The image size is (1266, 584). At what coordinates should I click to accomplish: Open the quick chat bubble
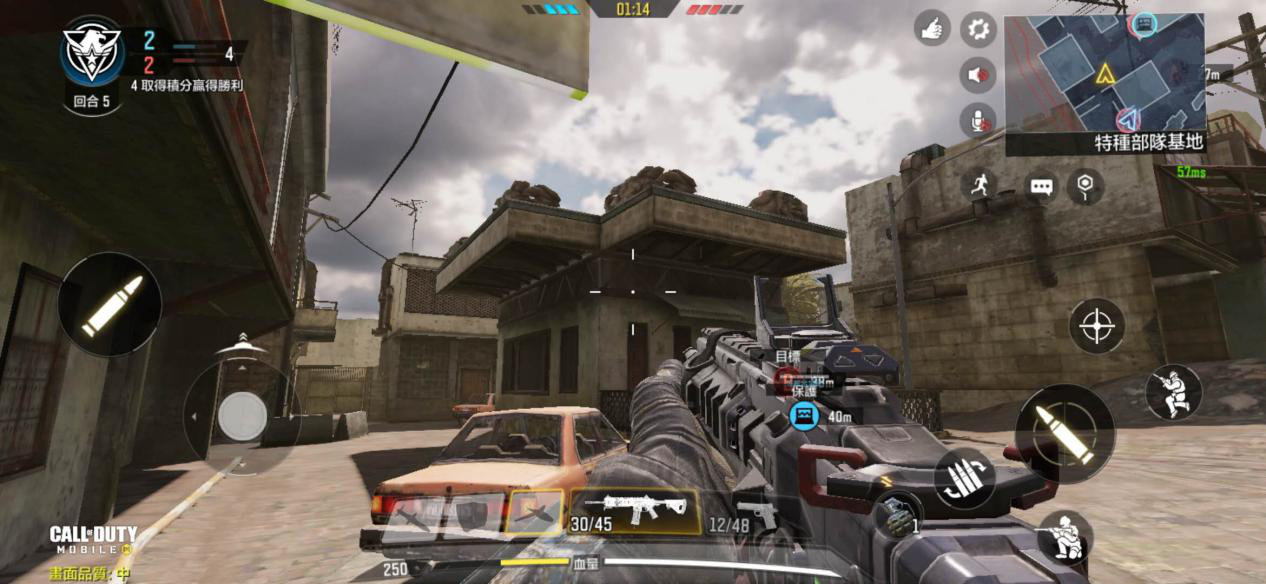(x=1041, y=187)
